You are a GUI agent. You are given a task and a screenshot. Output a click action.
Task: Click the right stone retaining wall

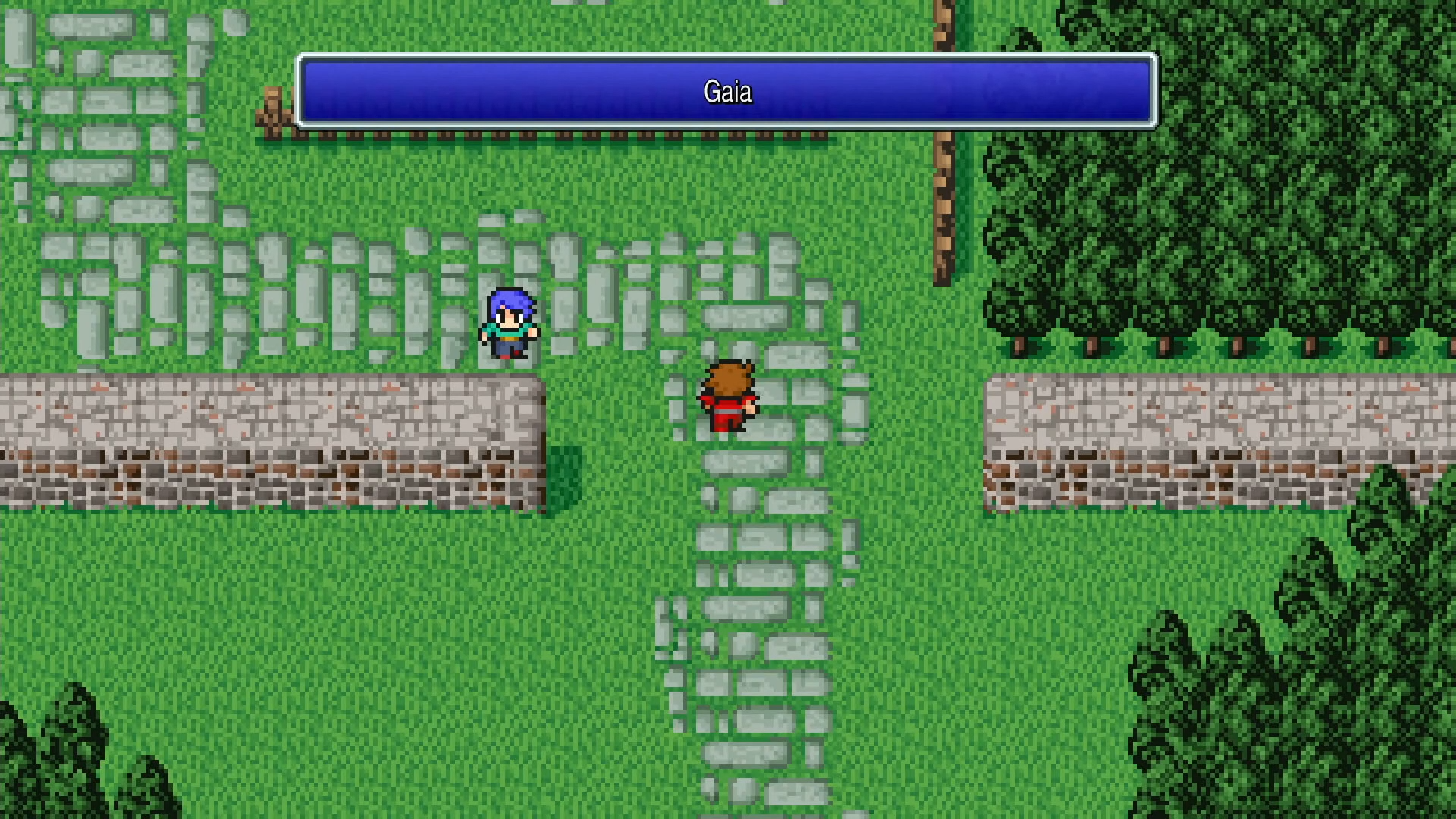tap(1213, 440)
